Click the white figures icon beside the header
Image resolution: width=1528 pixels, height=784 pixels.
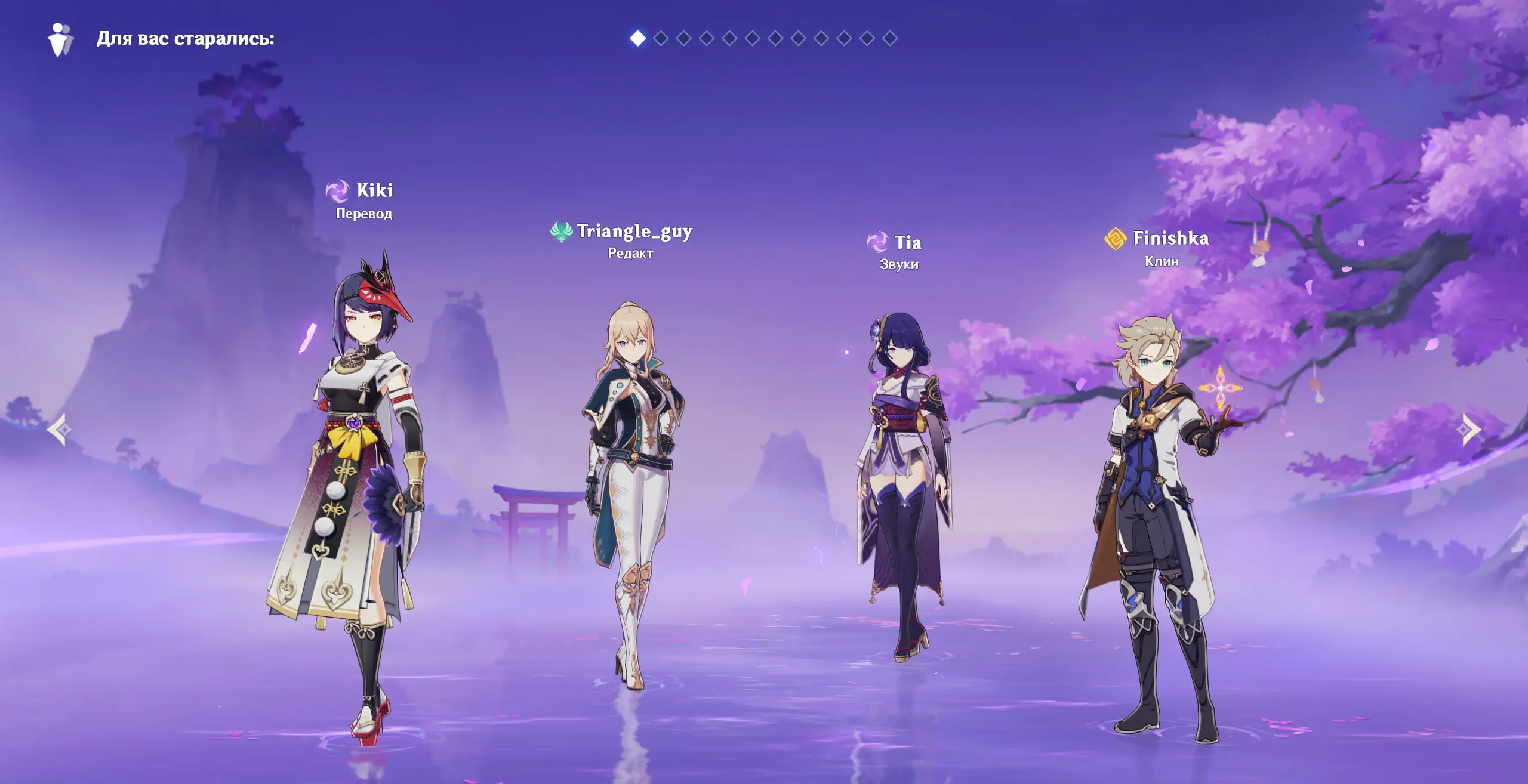point(60,39)
